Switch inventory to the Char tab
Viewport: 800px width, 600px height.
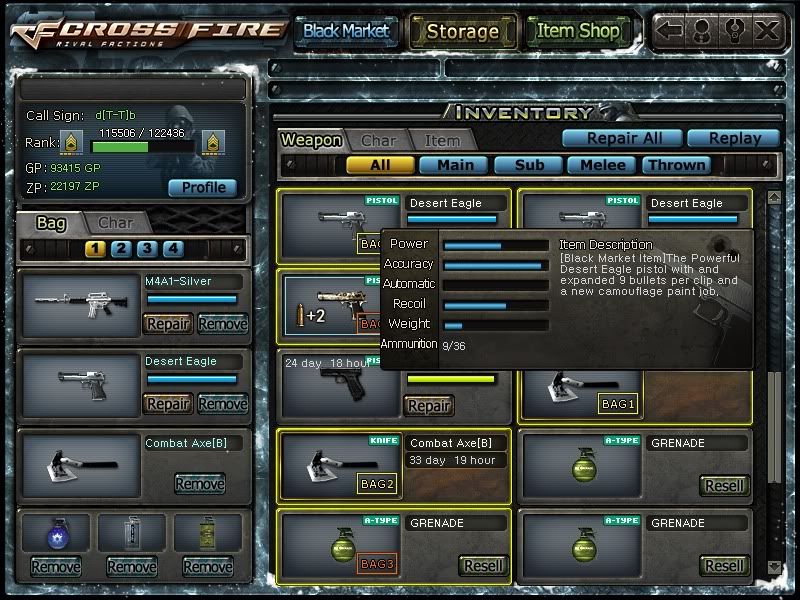click(378, 141)
